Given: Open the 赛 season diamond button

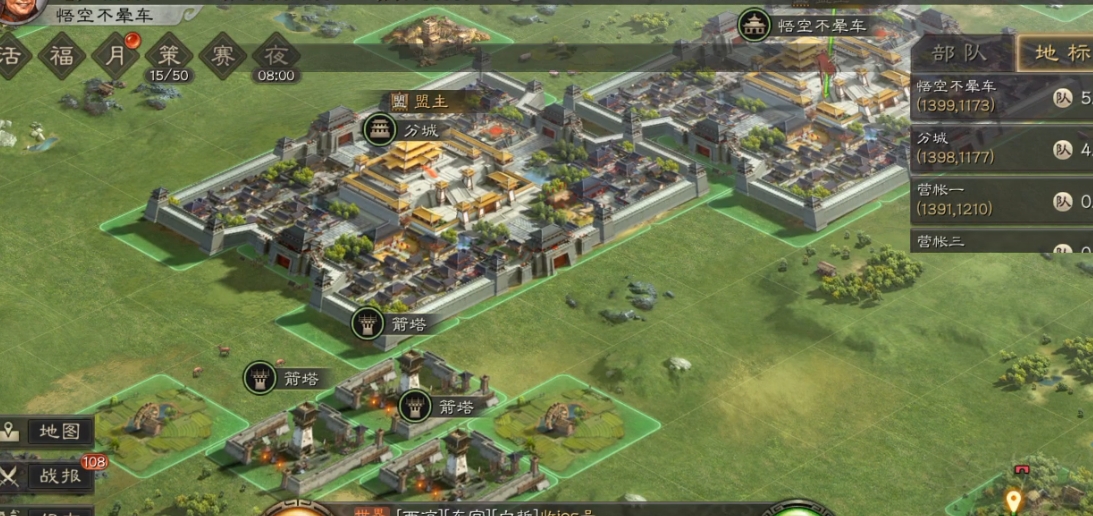Looking at the screenshot, I should coord(222,56).
